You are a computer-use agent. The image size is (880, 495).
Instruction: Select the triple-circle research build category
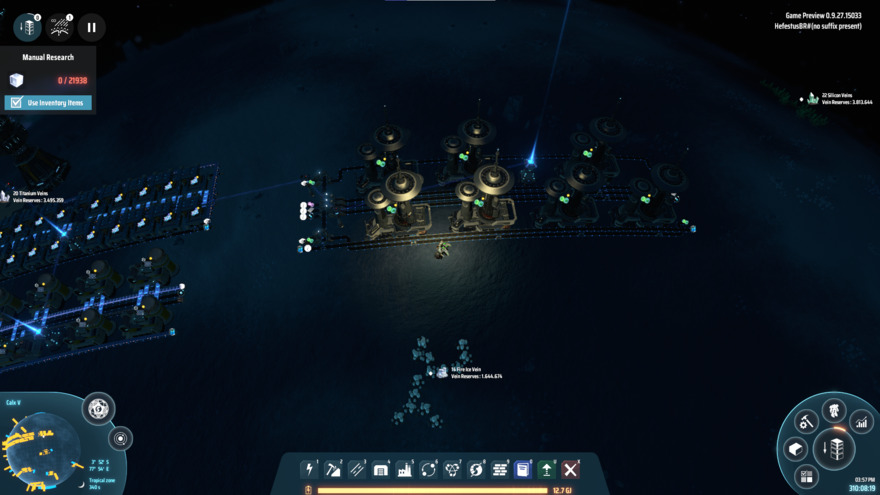coord(452,469)
